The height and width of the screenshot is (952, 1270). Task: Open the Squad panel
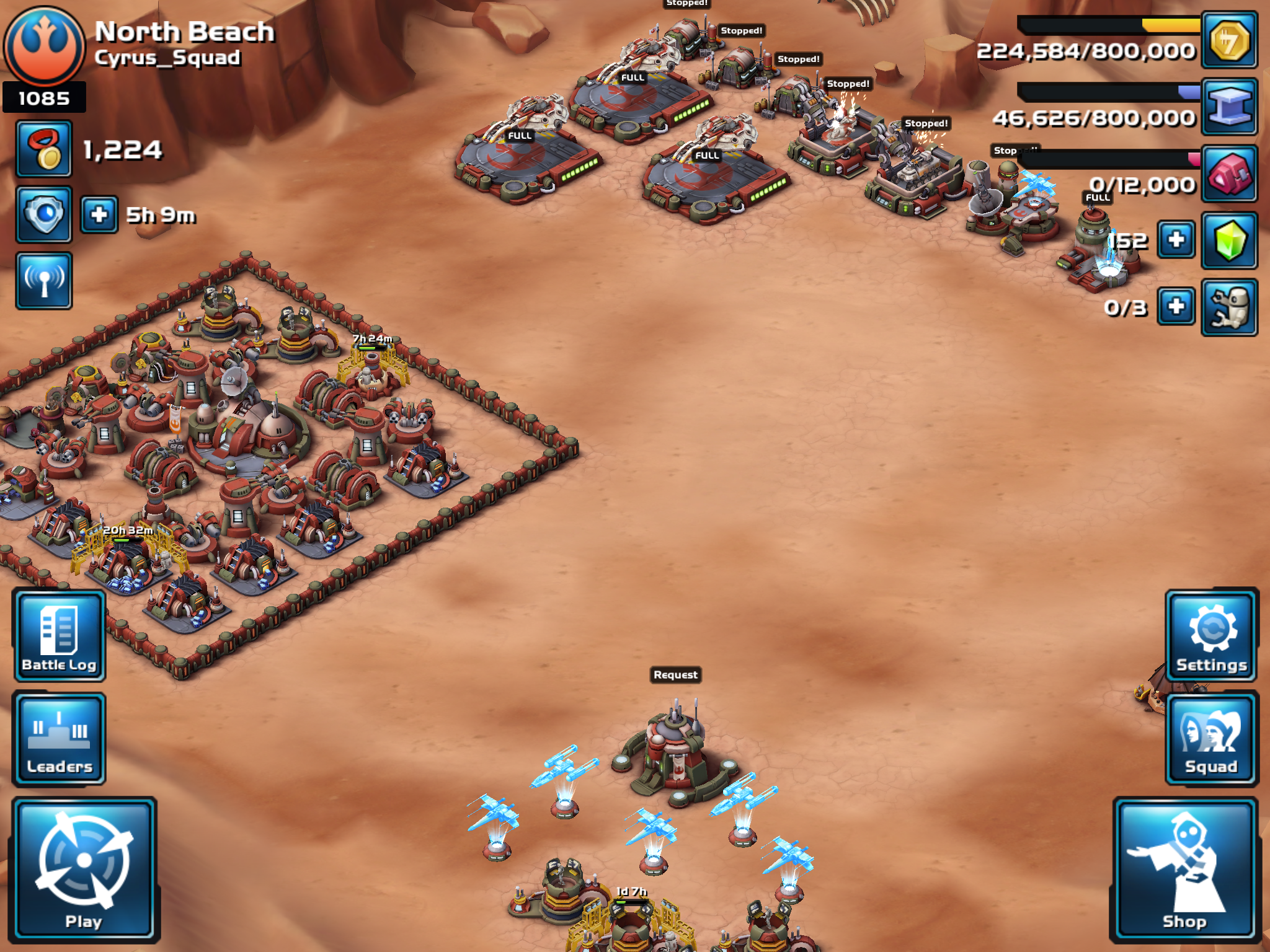1212,739
